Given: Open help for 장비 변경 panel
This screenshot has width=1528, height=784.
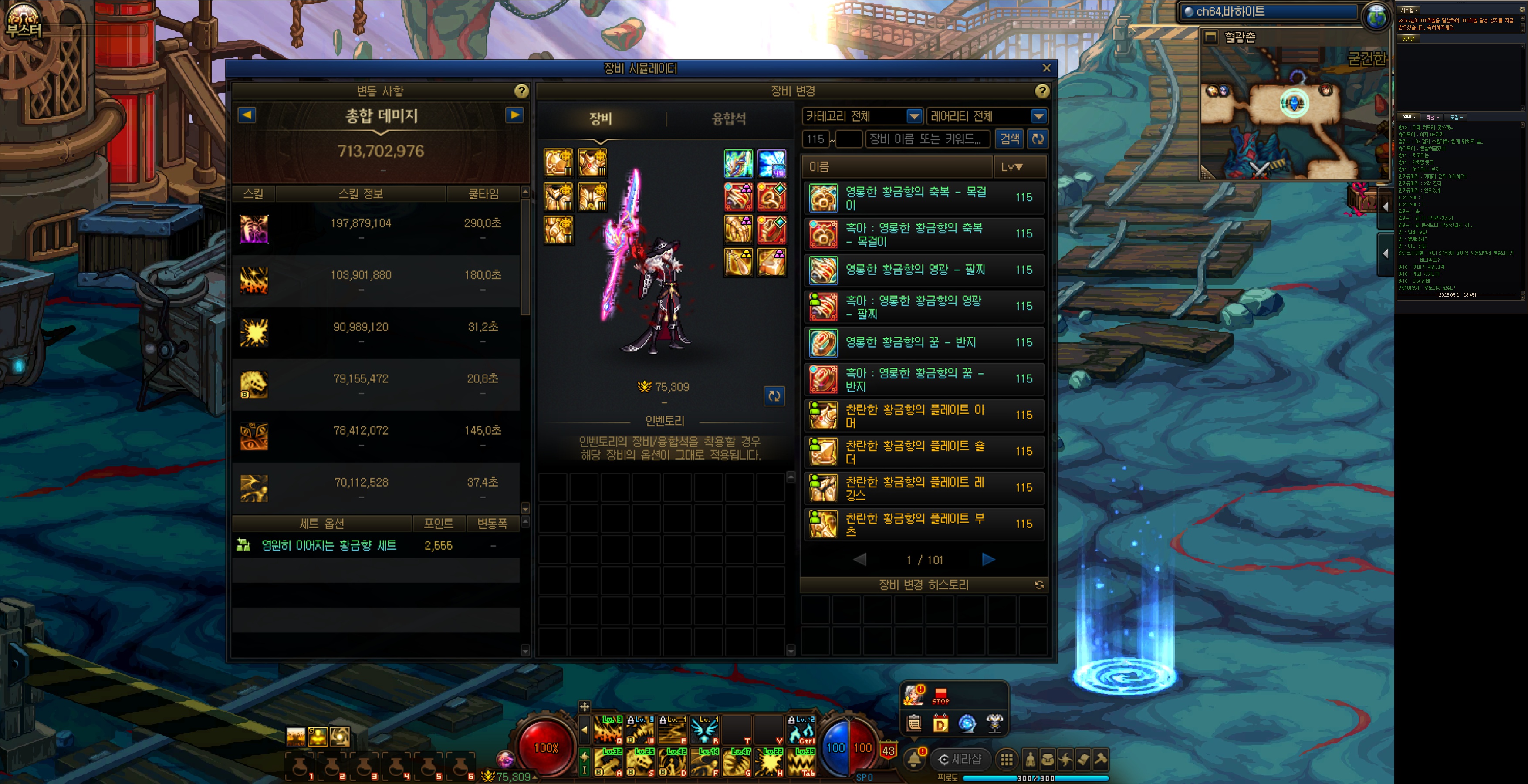Looking at the screenshot, I should click(1041, 91).
